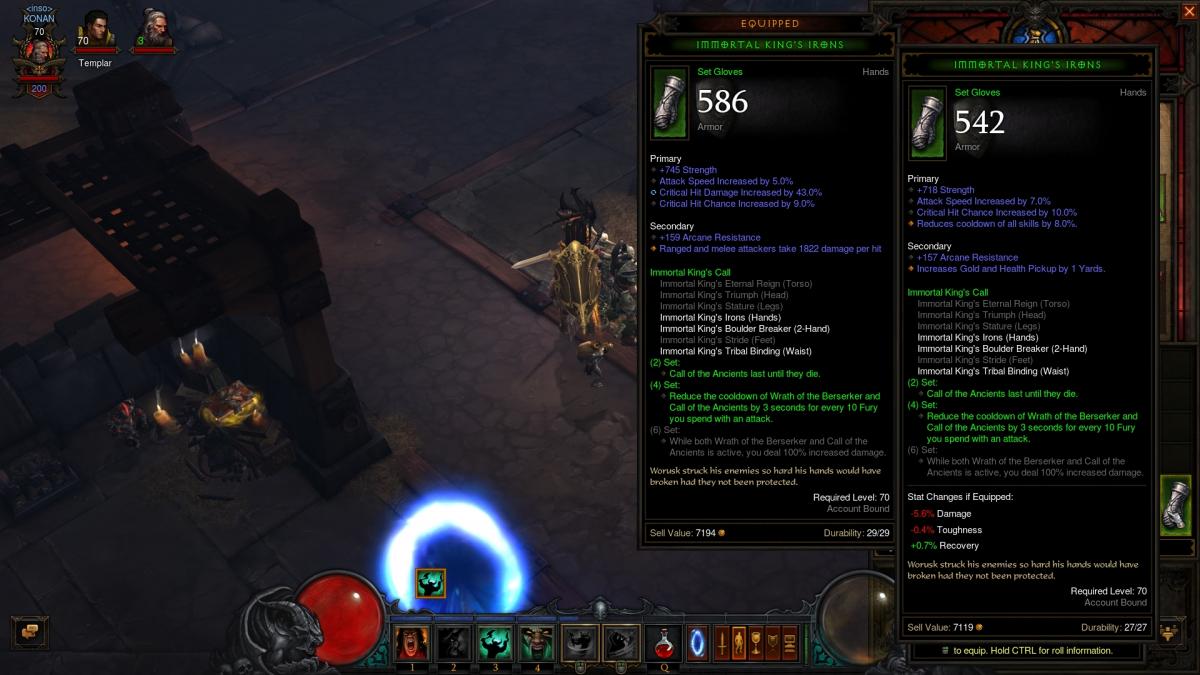Activate the green raised-arms skill in slot 3
Image resolution: width=1200 pixels, height=675 pixels.
494,643
